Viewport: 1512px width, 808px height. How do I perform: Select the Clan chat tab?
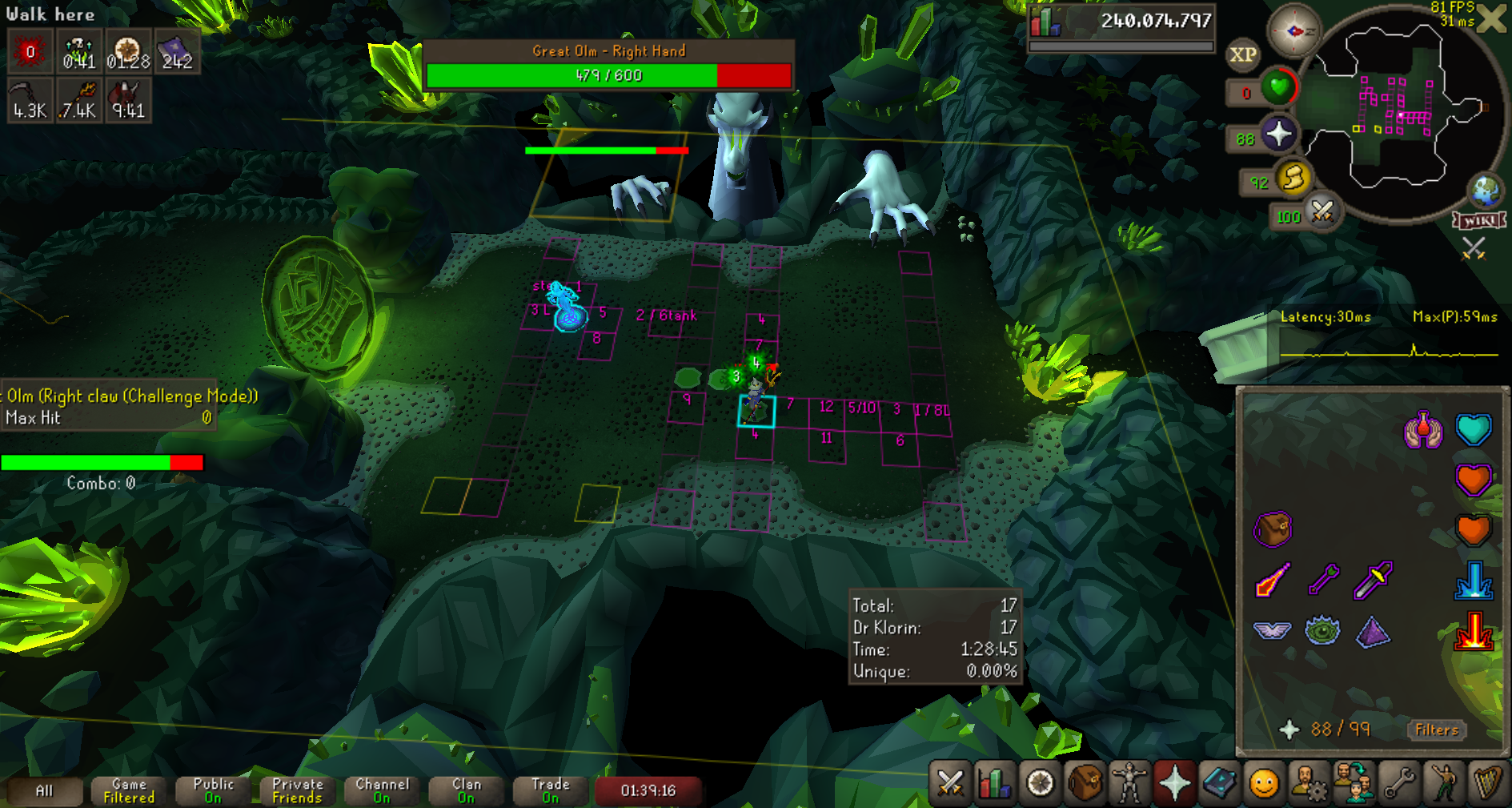tap(466, 790)
